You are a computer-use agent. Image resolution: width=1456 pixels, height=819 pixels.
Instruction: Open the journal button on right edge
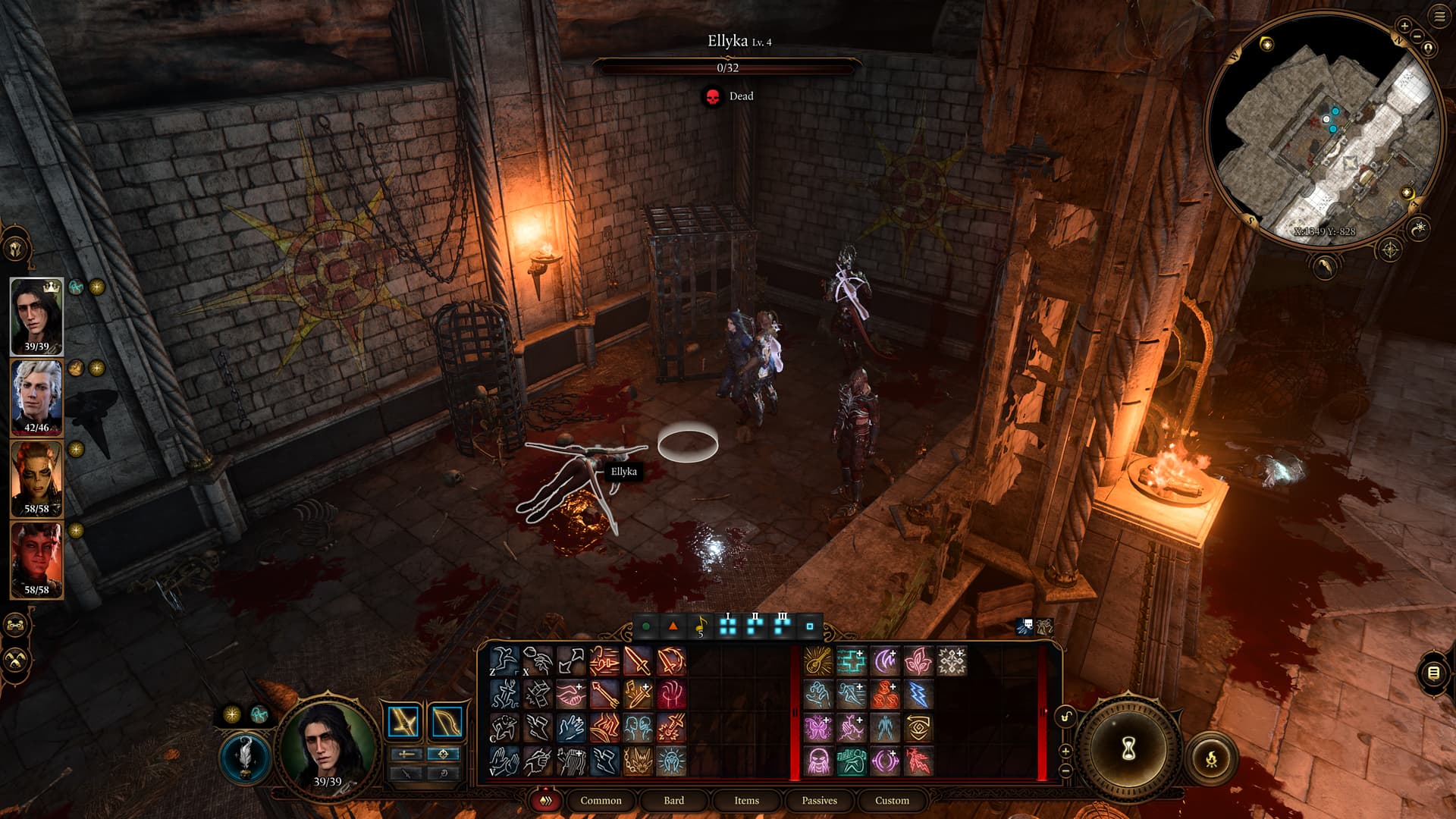point(1433,672)
